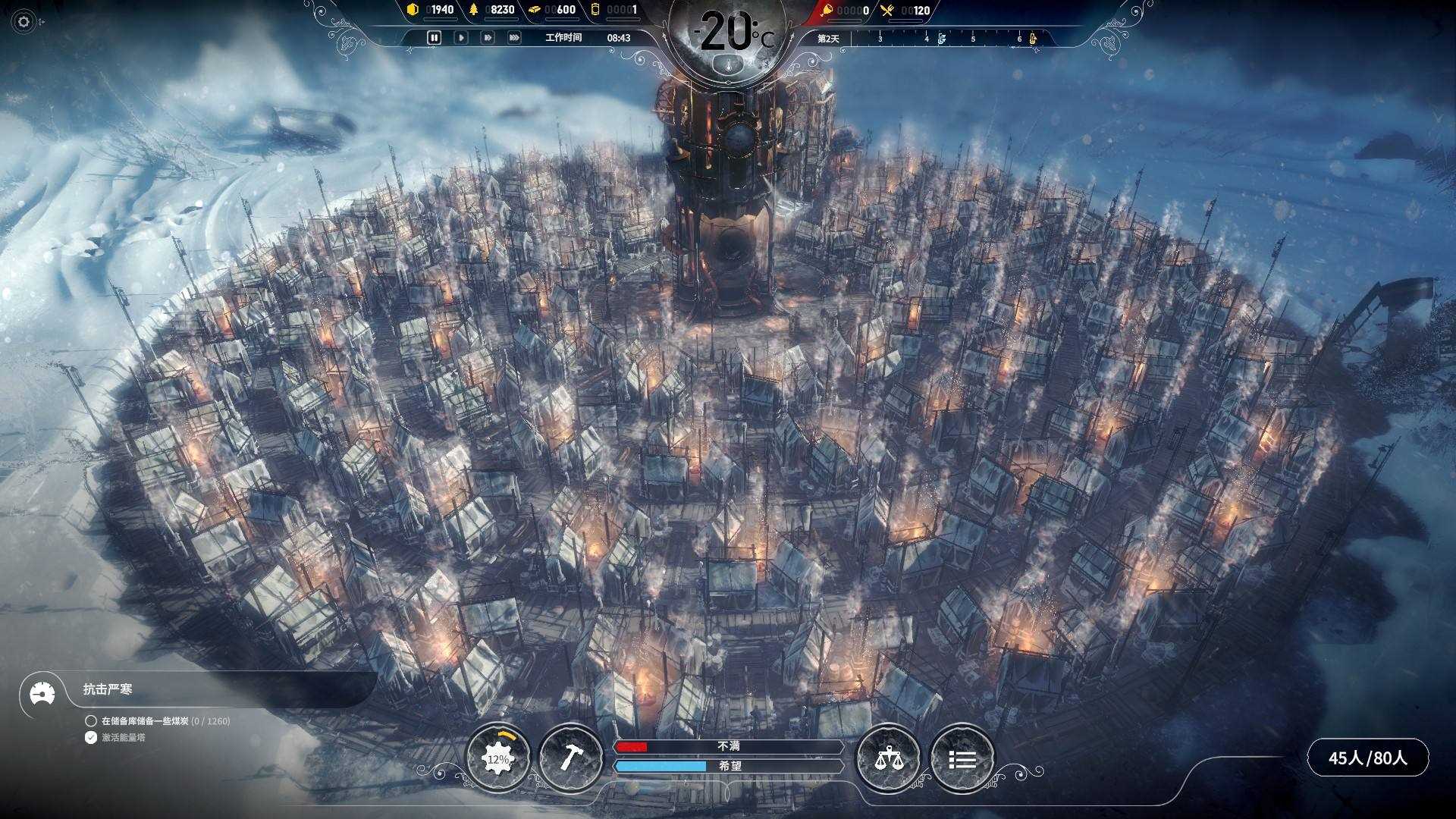1456x819 pixels.
Task: Show the 45人/80人 population panel
Action: click(x=1367, y=758)
